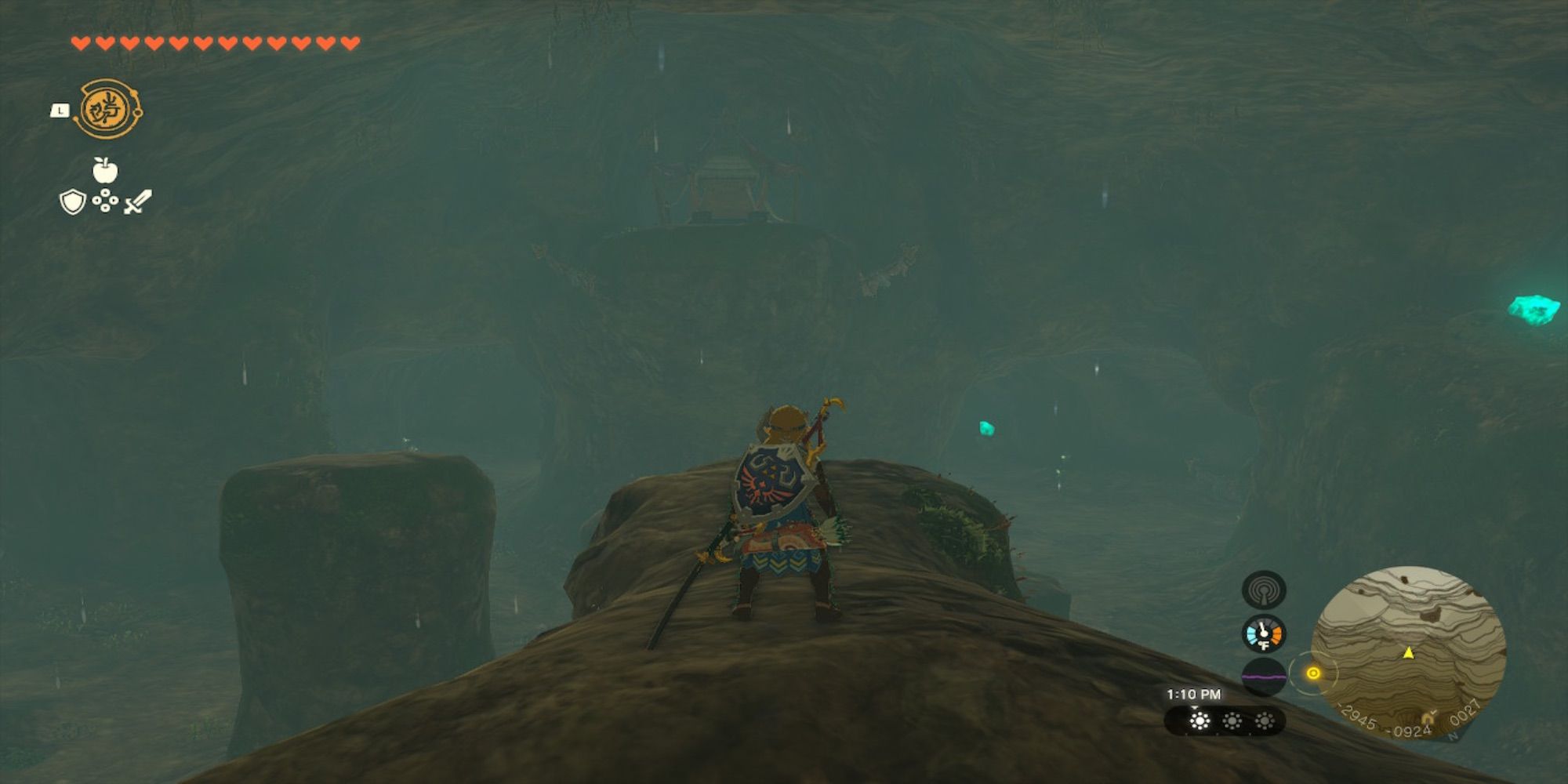Click the purple noise meter icon

point(1263,676)
